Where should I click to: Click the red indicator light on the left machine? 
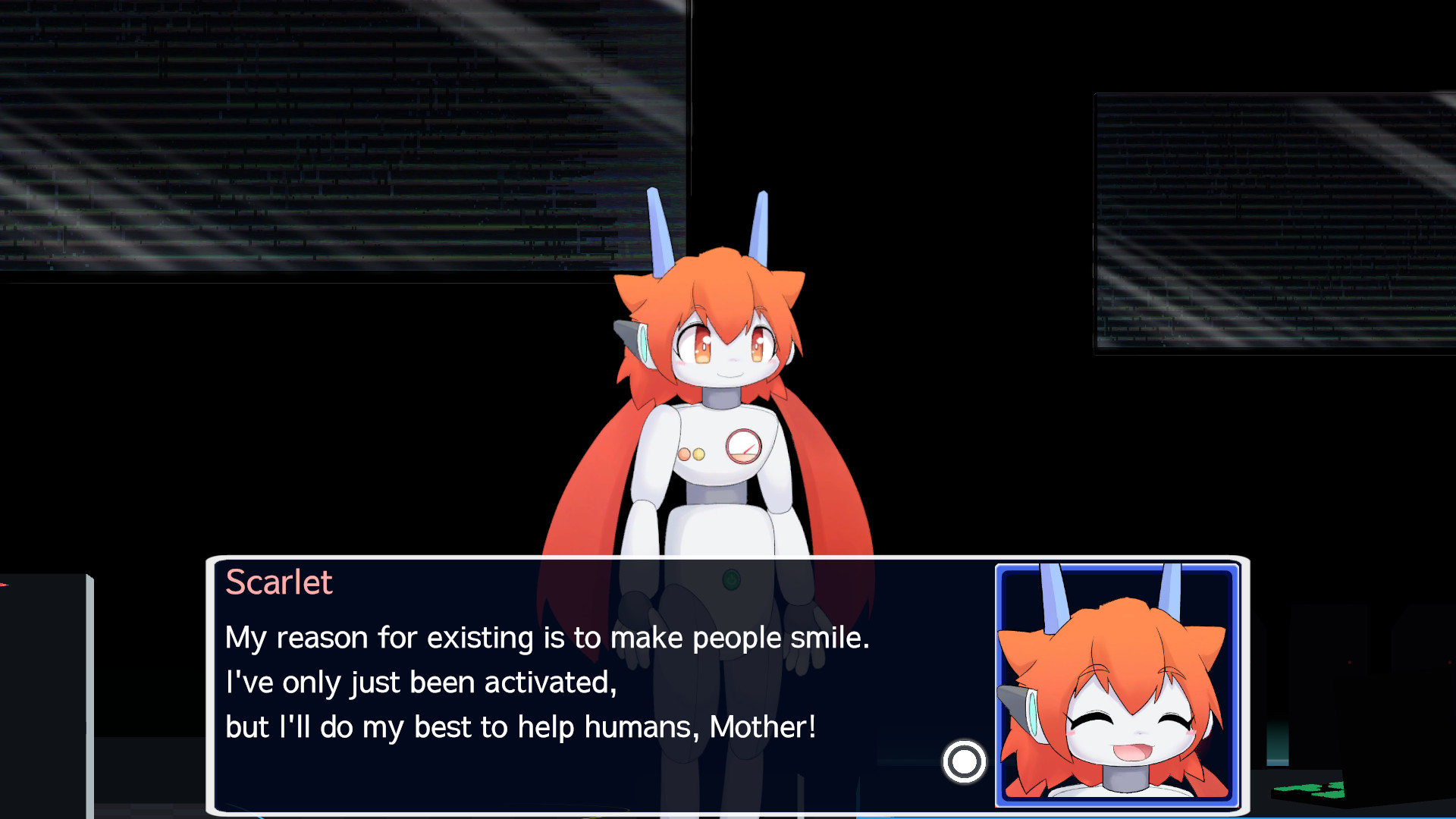(x=5, y=585)
